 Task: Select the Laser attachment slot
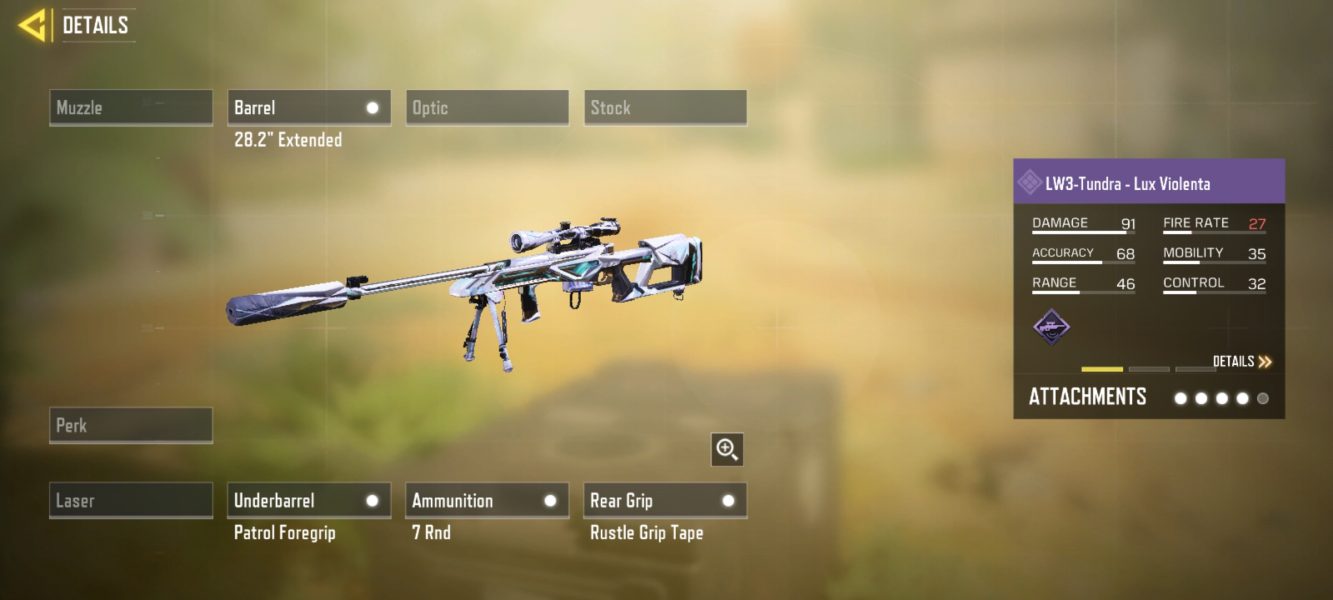131,500
